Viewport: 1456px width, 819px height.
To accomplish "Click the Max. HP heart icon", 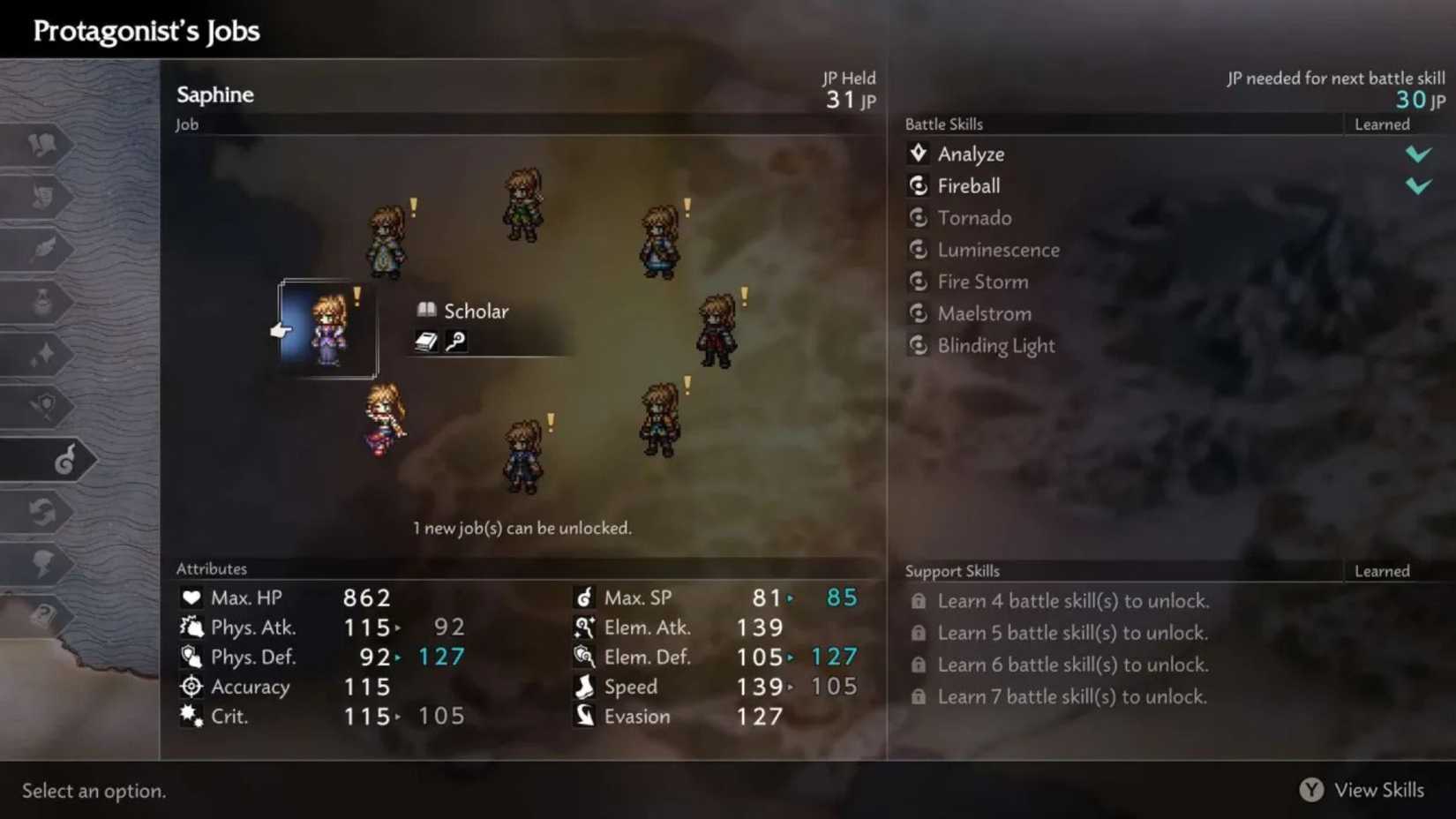I will [191, 597].
